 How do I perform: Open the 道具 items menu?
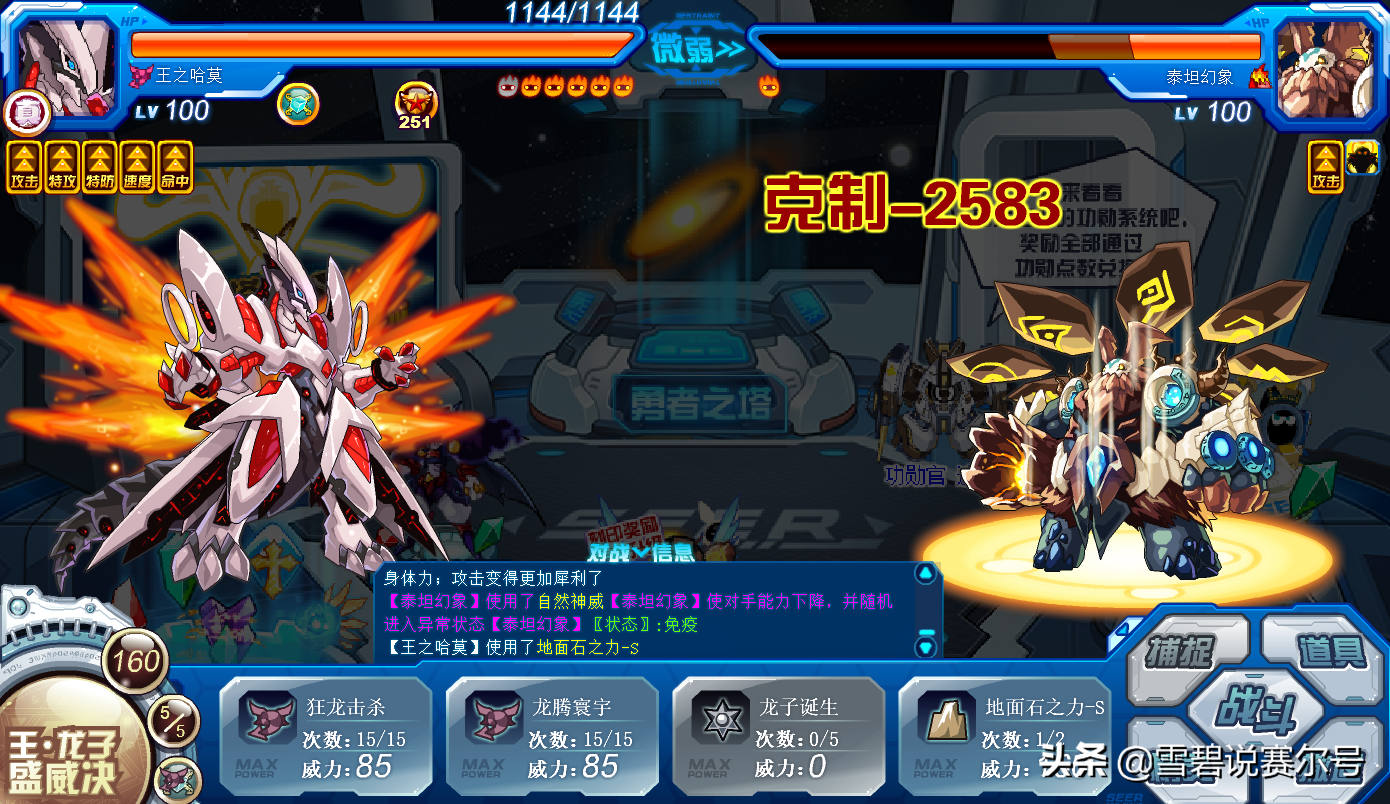point(1332,649)
